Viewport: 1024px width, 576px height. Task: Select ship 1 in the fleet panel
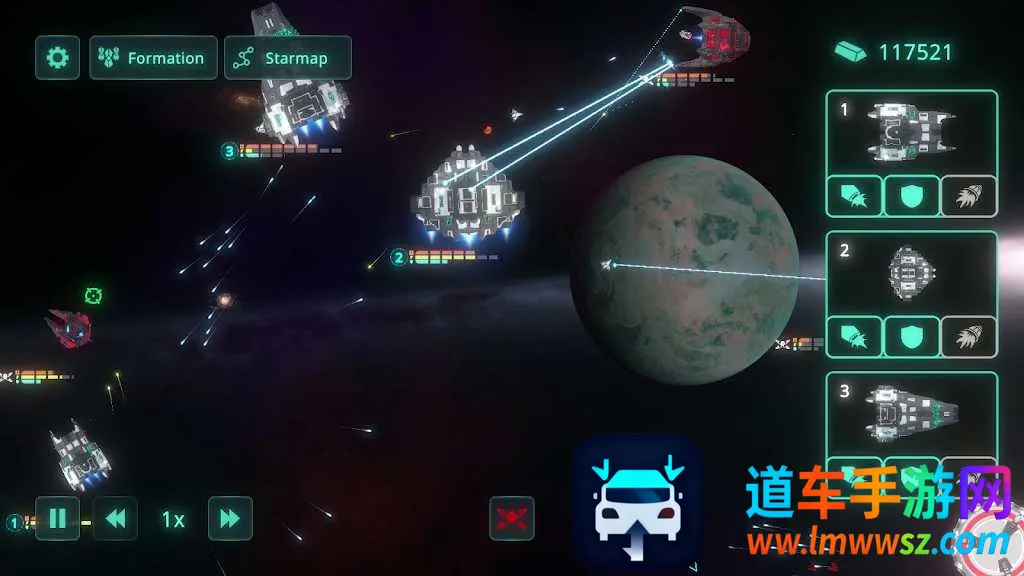911,132
